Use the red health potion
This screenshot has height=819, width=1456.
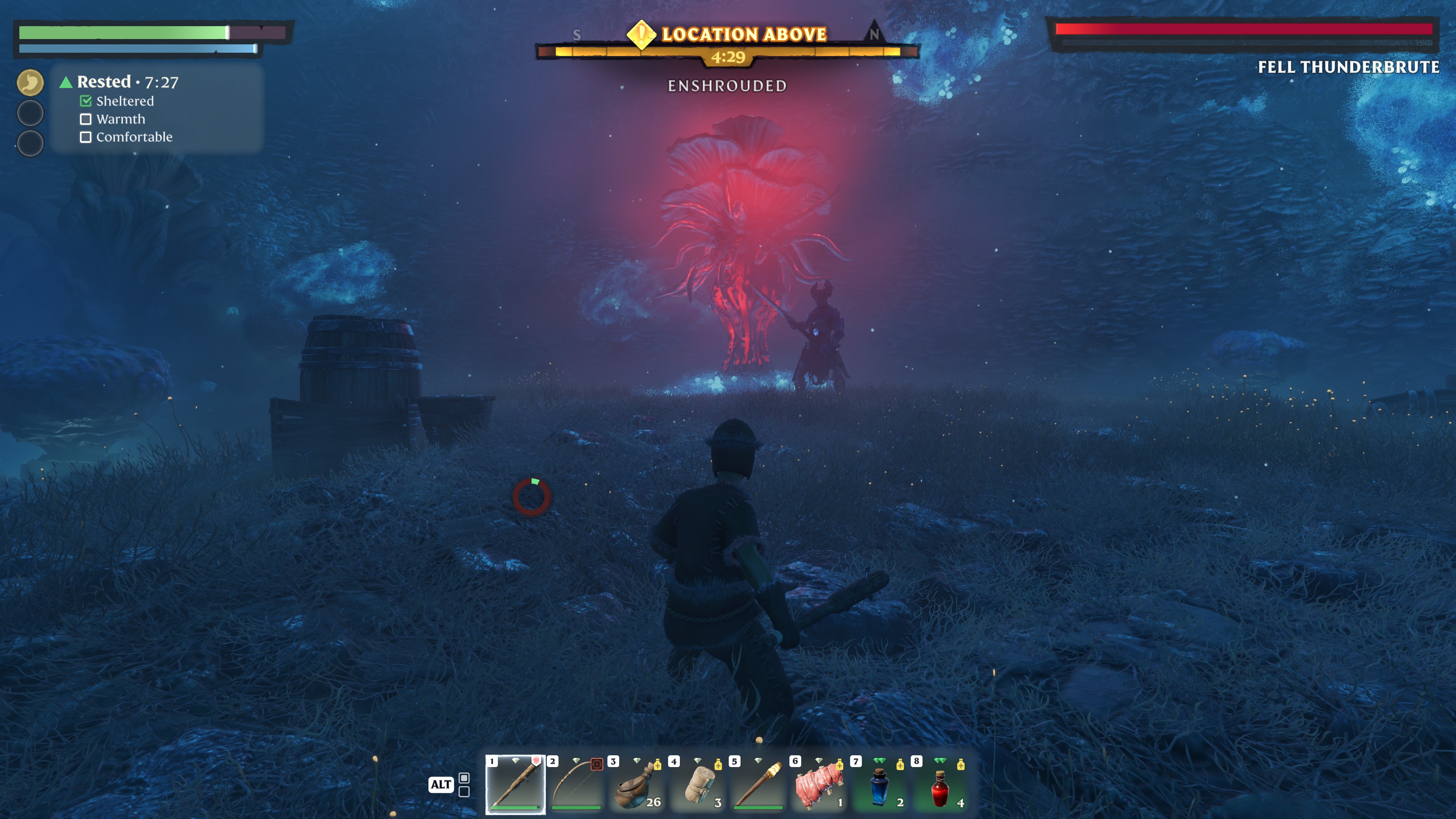pyautogui.click(x=940, y=784)
